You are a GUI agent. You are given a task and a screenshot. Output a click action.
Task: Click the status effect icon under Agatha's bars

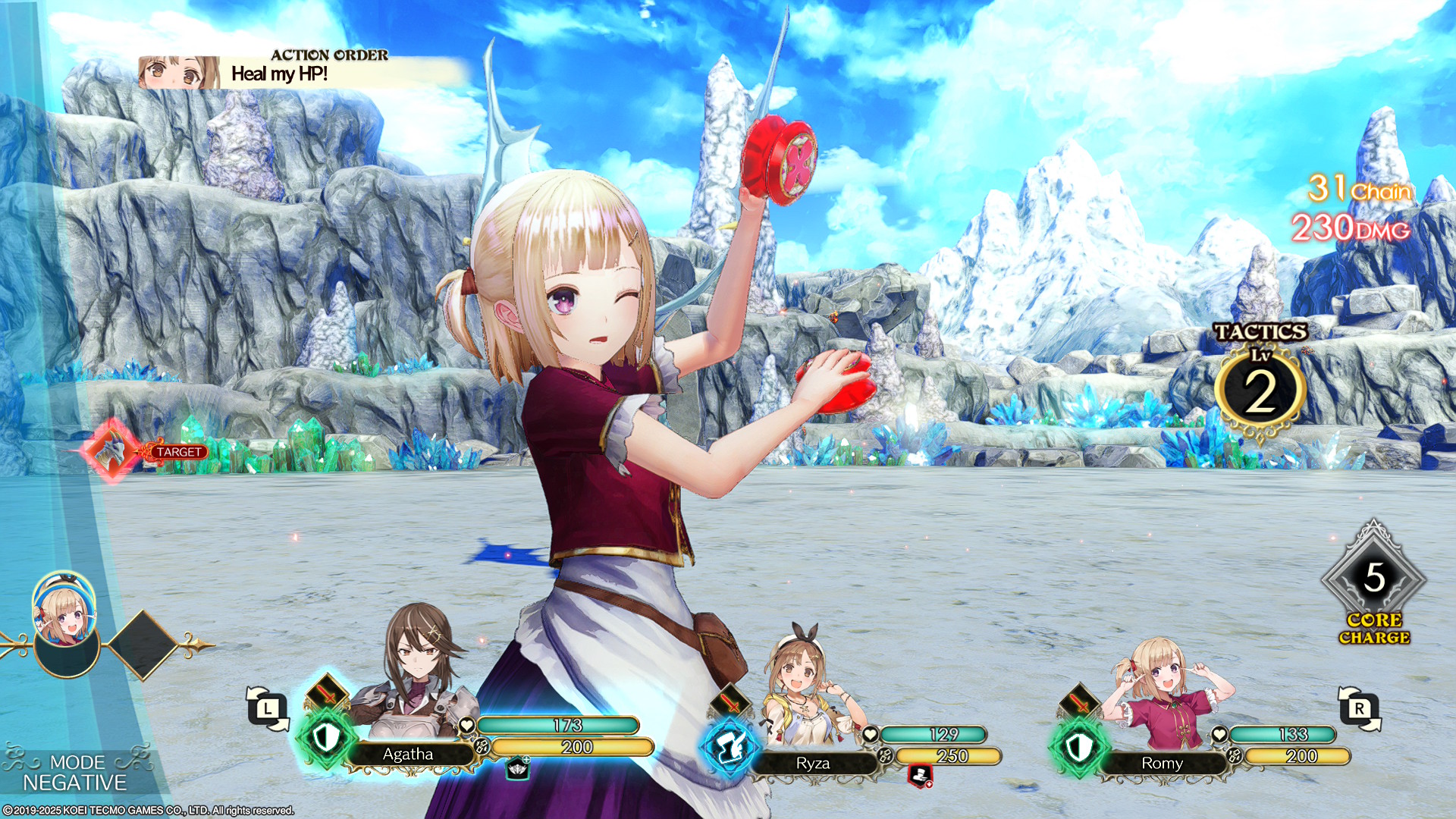518,768
